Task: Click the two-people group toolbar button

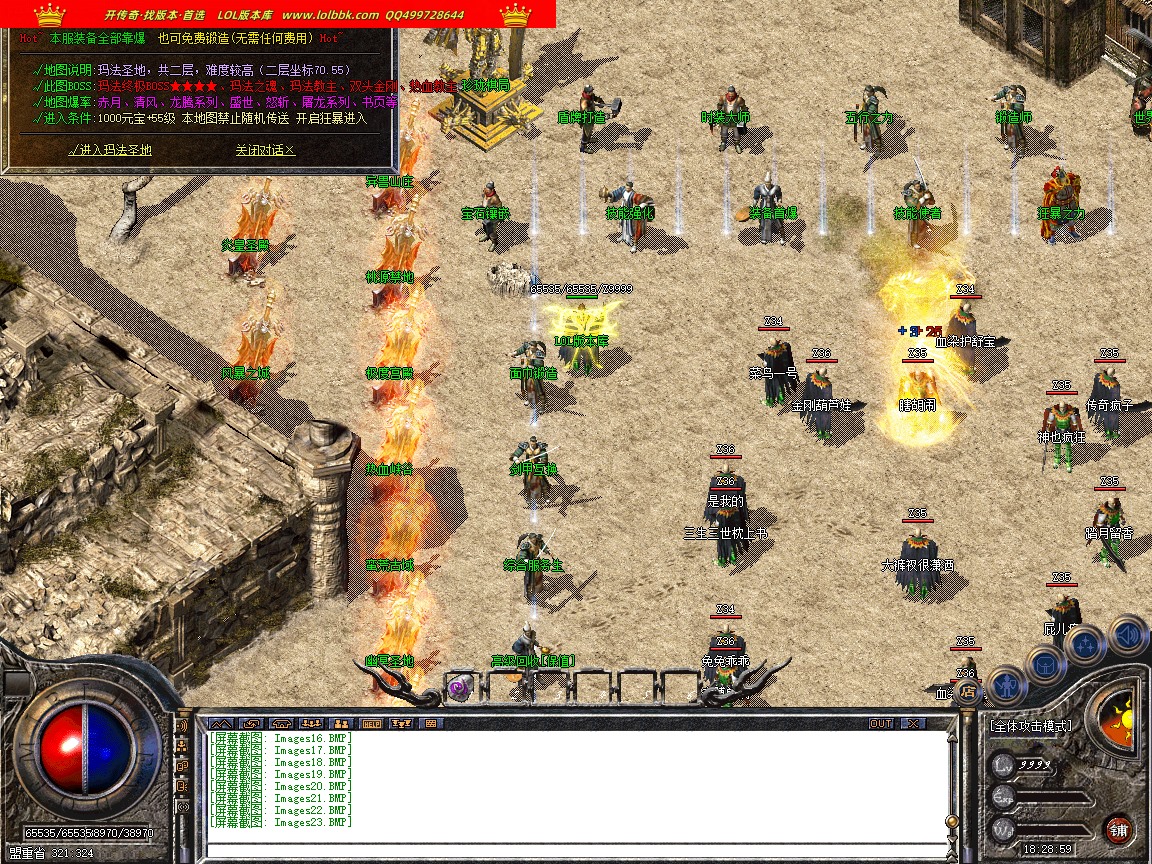Action: (340, 723)
